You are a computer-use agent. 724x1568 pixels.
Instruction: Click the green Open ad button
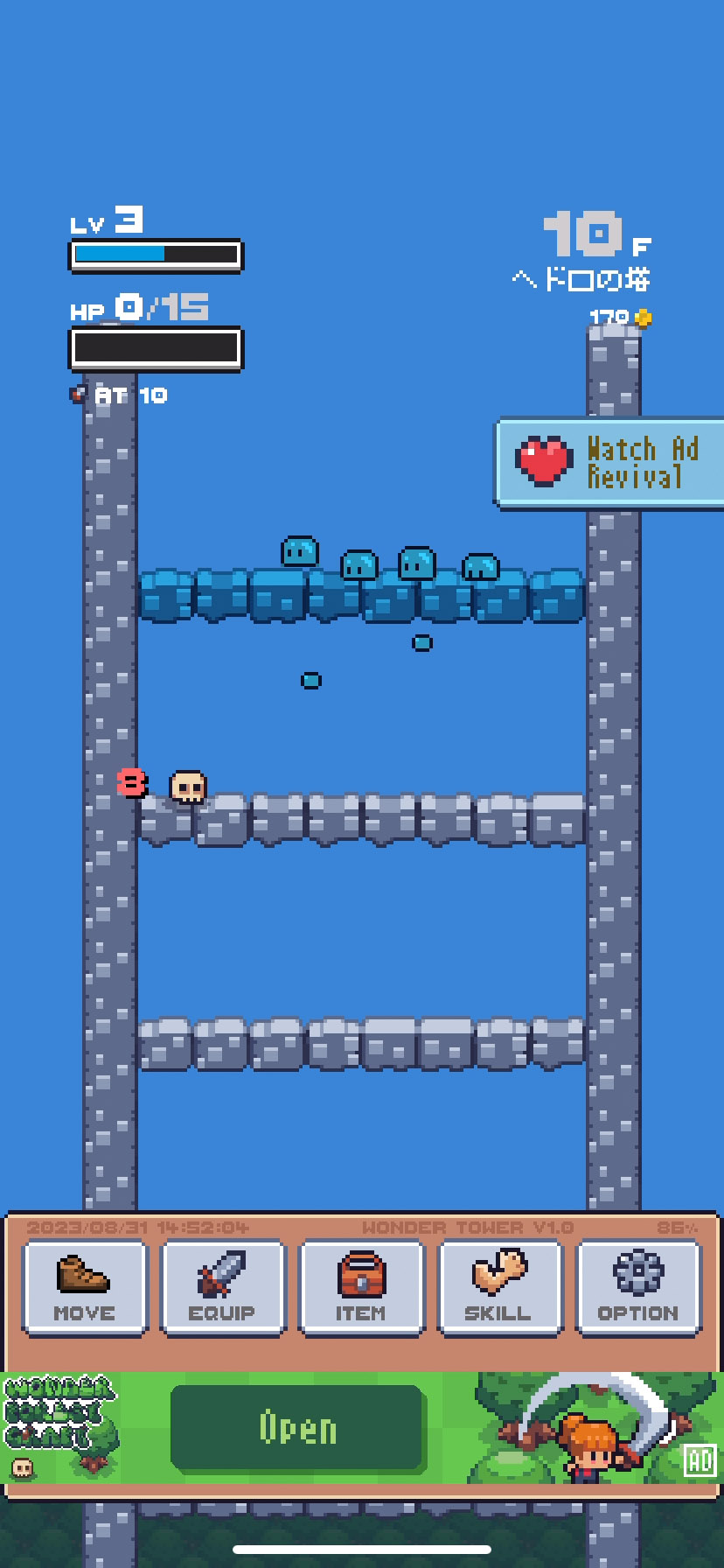[297, 1428]
